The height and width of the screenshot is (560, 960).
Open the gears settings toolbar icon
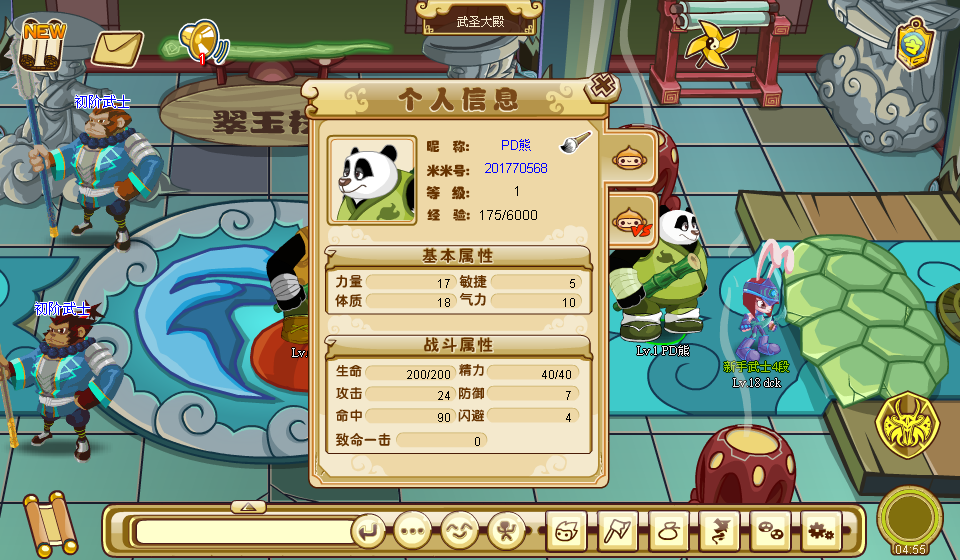pyautogui.click(x=822, y=530)
